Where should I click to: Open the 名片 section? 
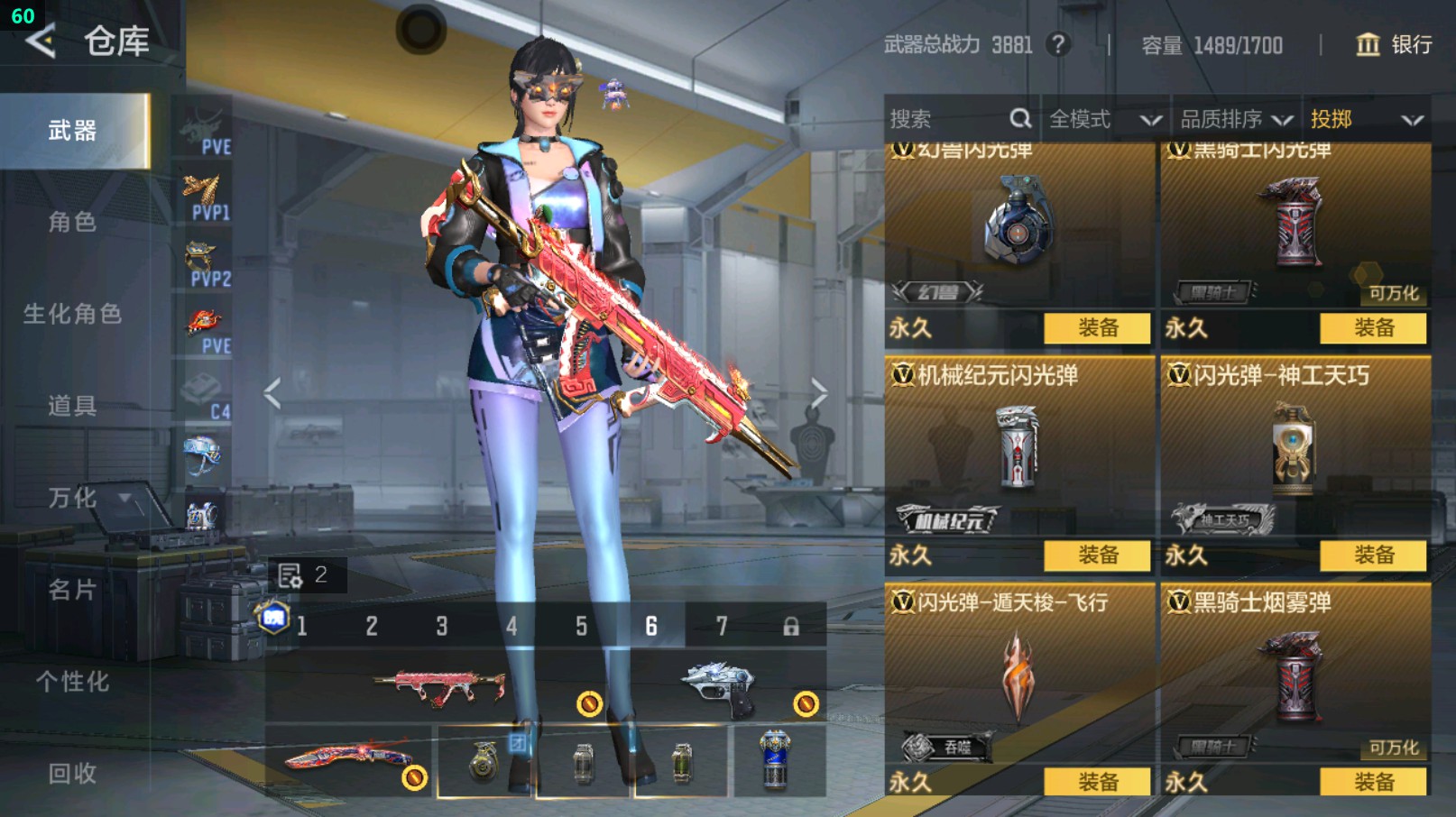pyautogui.click(x=72, y=590)
